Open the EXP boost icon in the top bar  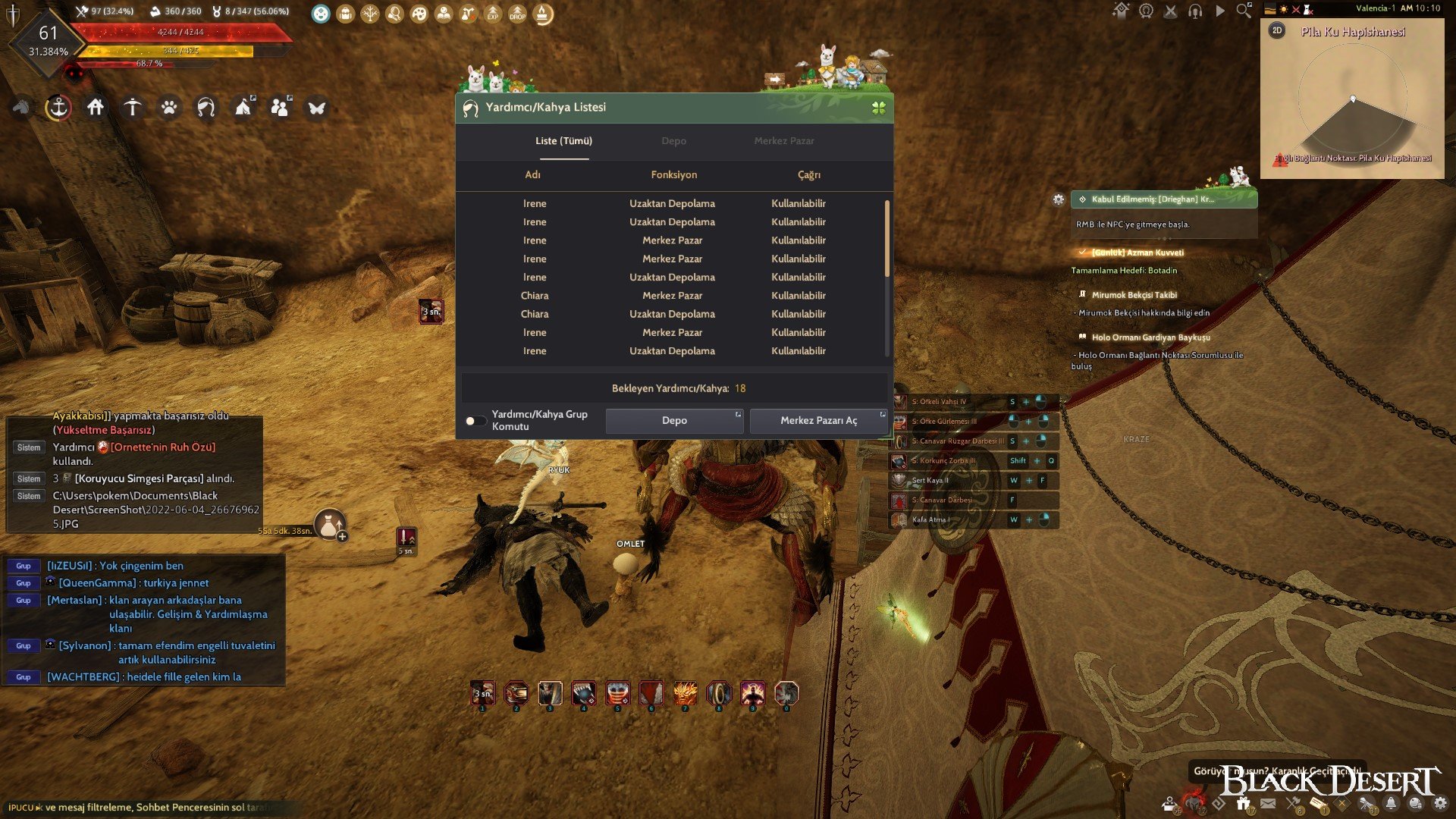pos(493,14)
